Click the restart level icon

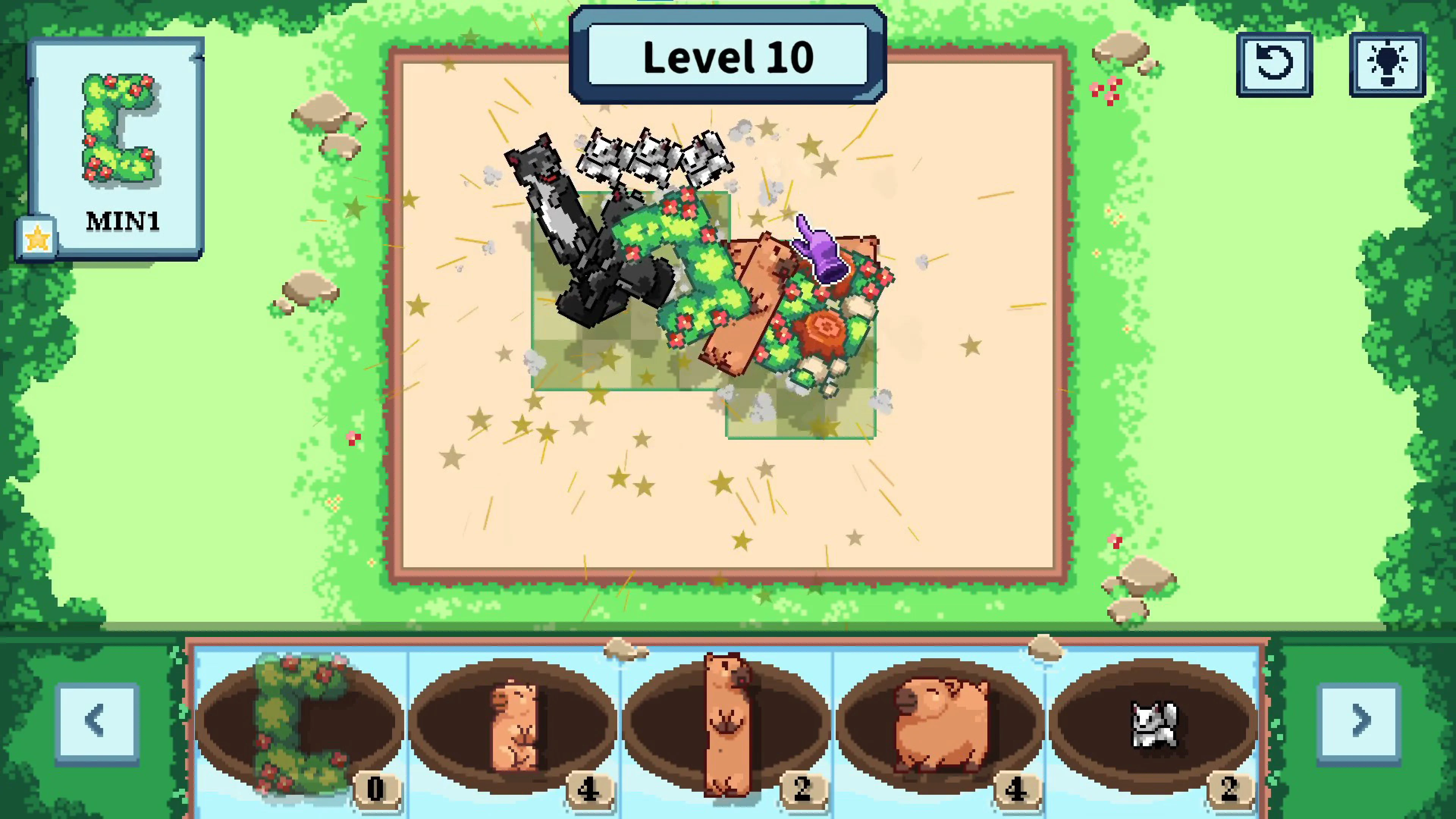coord(1274,64)
